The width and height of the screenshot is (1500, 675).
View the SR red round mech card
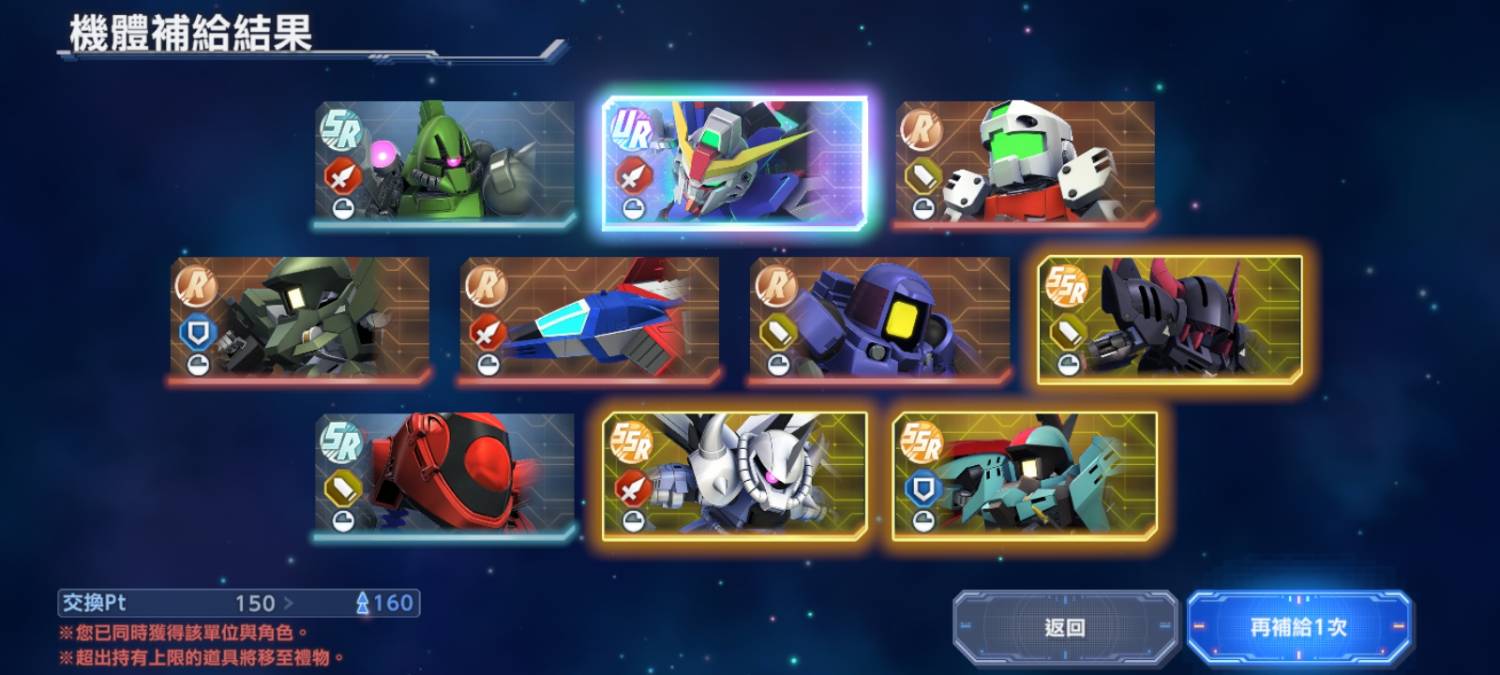(x=445, y=475)
